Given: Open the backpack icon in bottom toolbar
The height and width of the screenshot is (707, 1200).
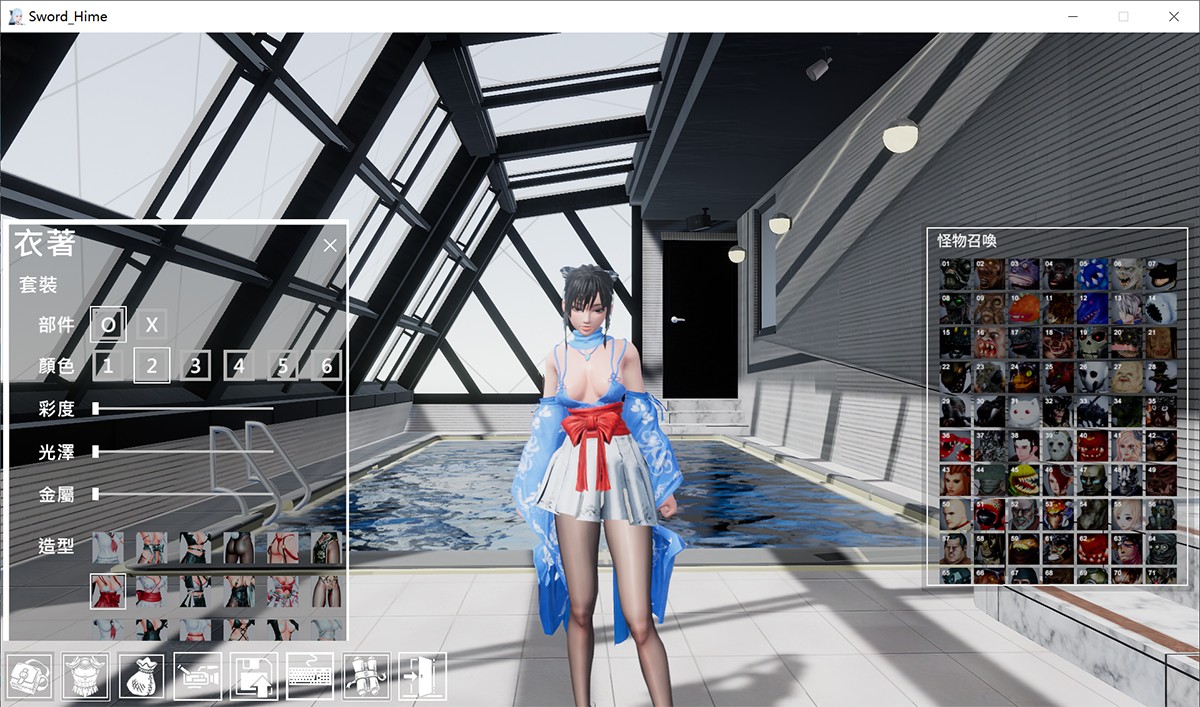Looking at the screenshot, I should point(29,676).
